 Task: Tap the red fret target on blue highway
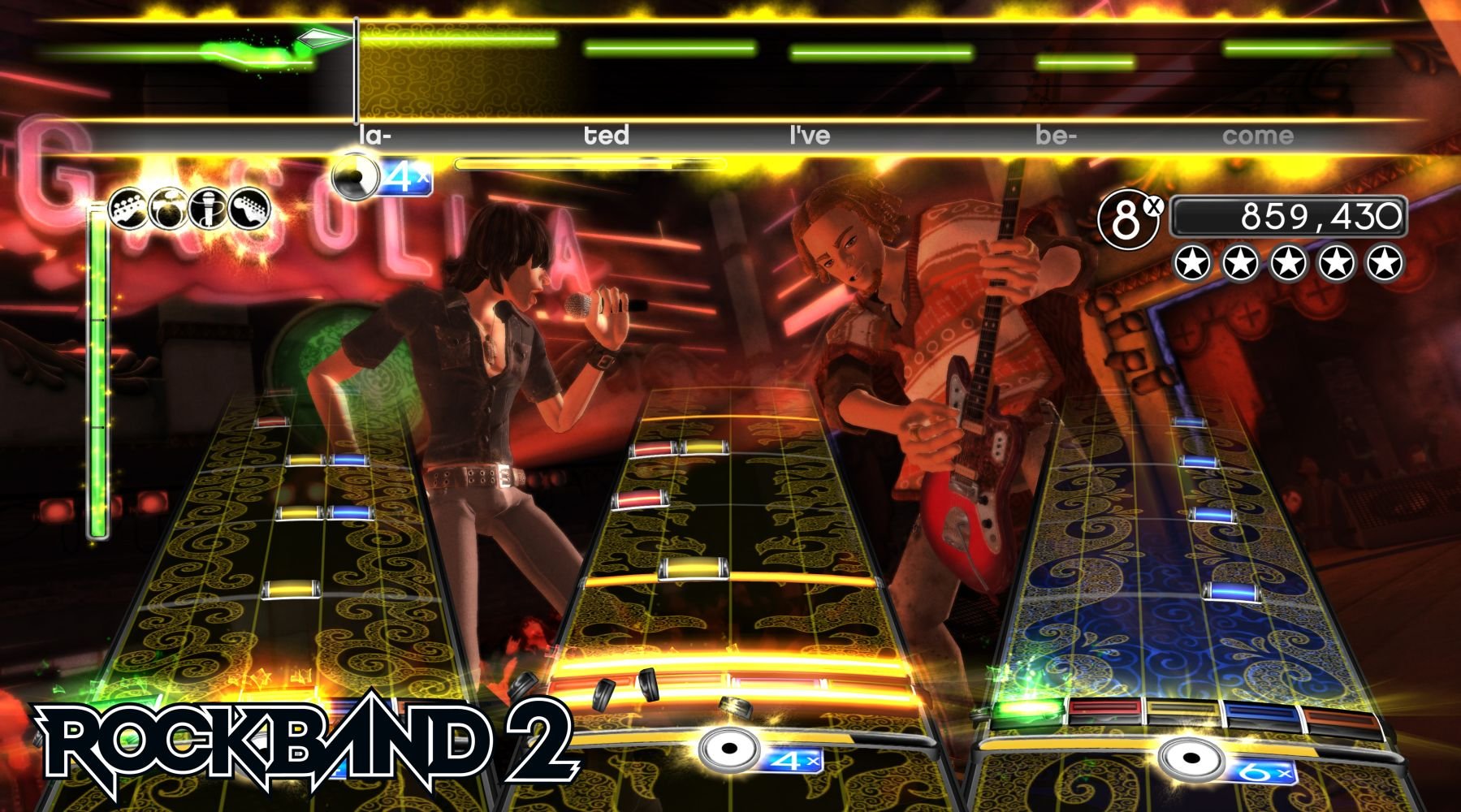pos(1104,710)
